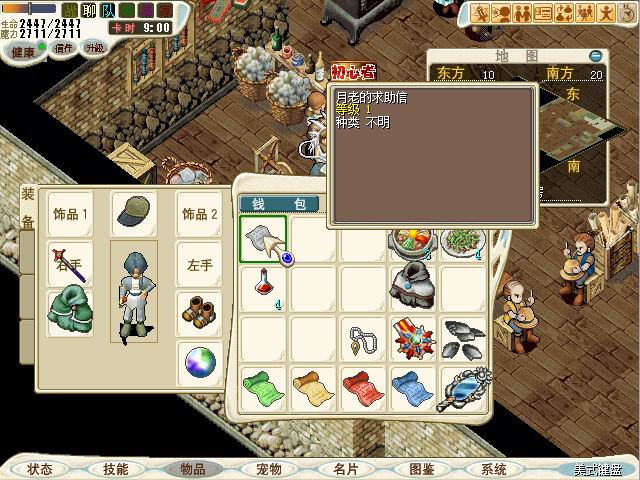Click the 钱包 wallet button
640x480 pixels.
(278, 204)
